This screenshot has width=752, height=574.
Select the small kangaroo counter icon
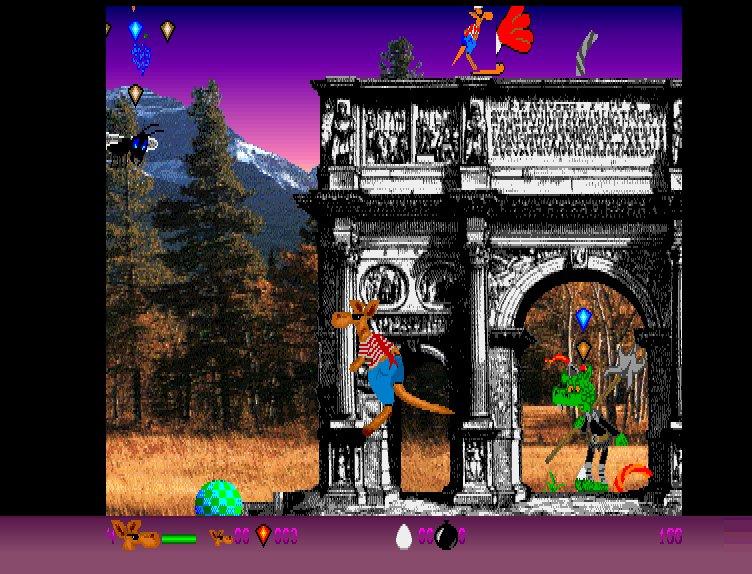point(220,537)
